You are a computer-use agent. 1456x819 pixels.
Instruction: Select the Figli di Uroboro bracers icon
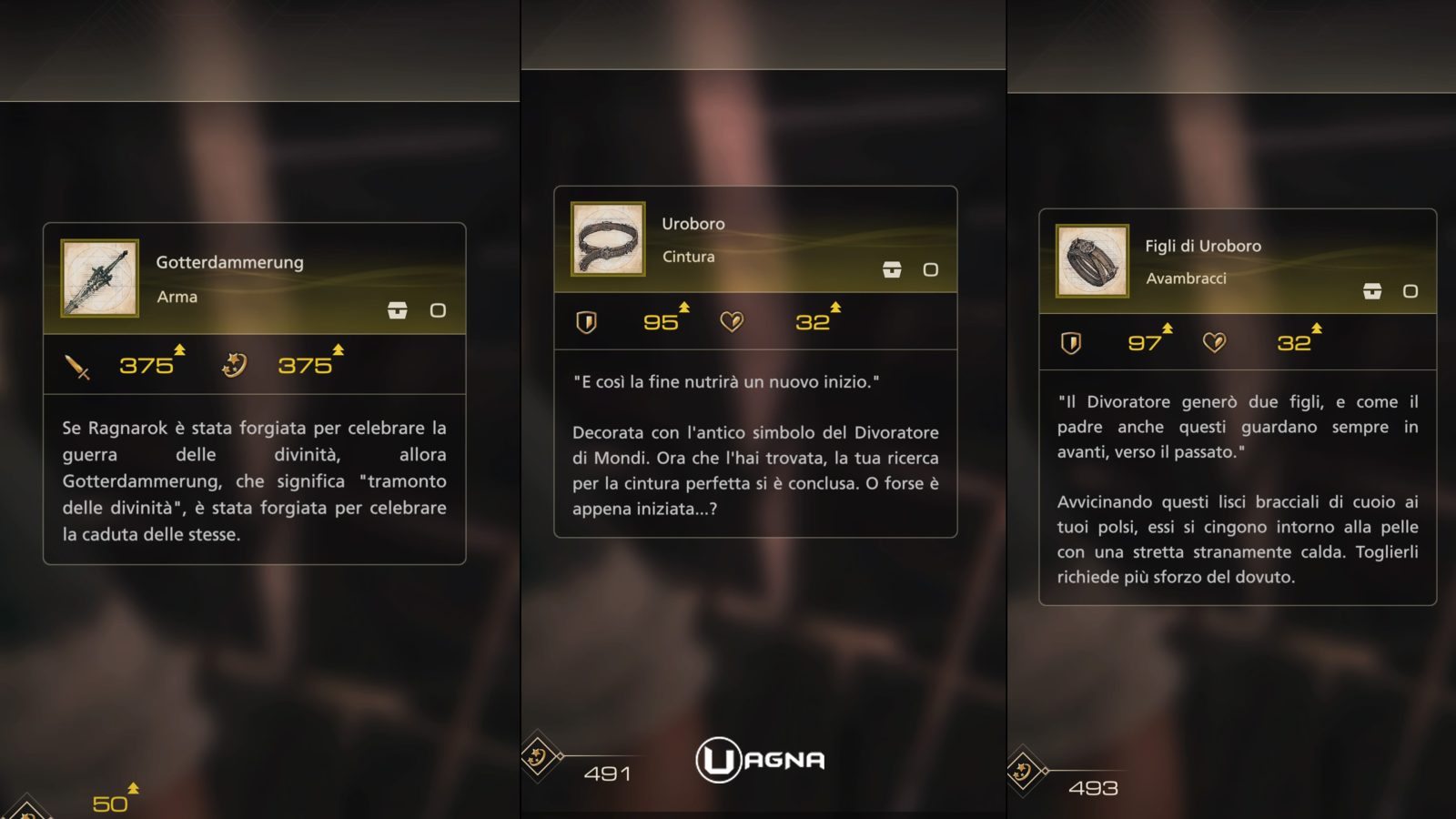[x=1092, y=261]
